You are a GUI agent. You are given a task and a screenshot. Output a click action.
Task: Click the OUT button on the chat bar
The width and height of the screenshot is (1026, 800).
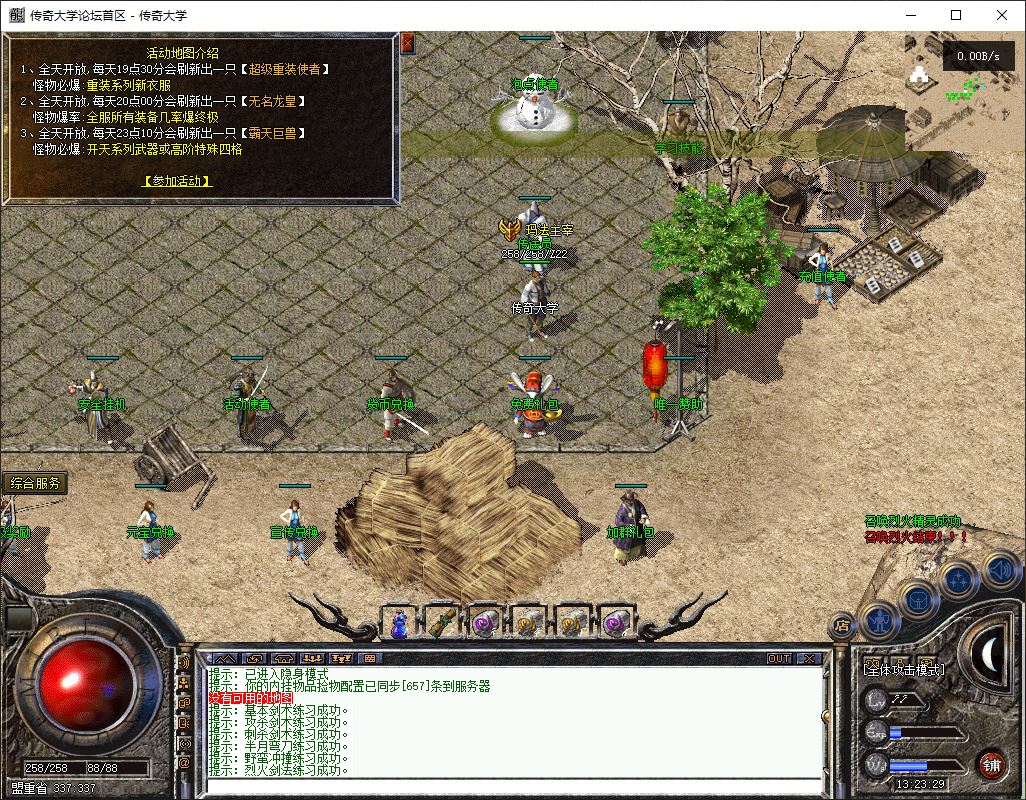coord(778,659)
